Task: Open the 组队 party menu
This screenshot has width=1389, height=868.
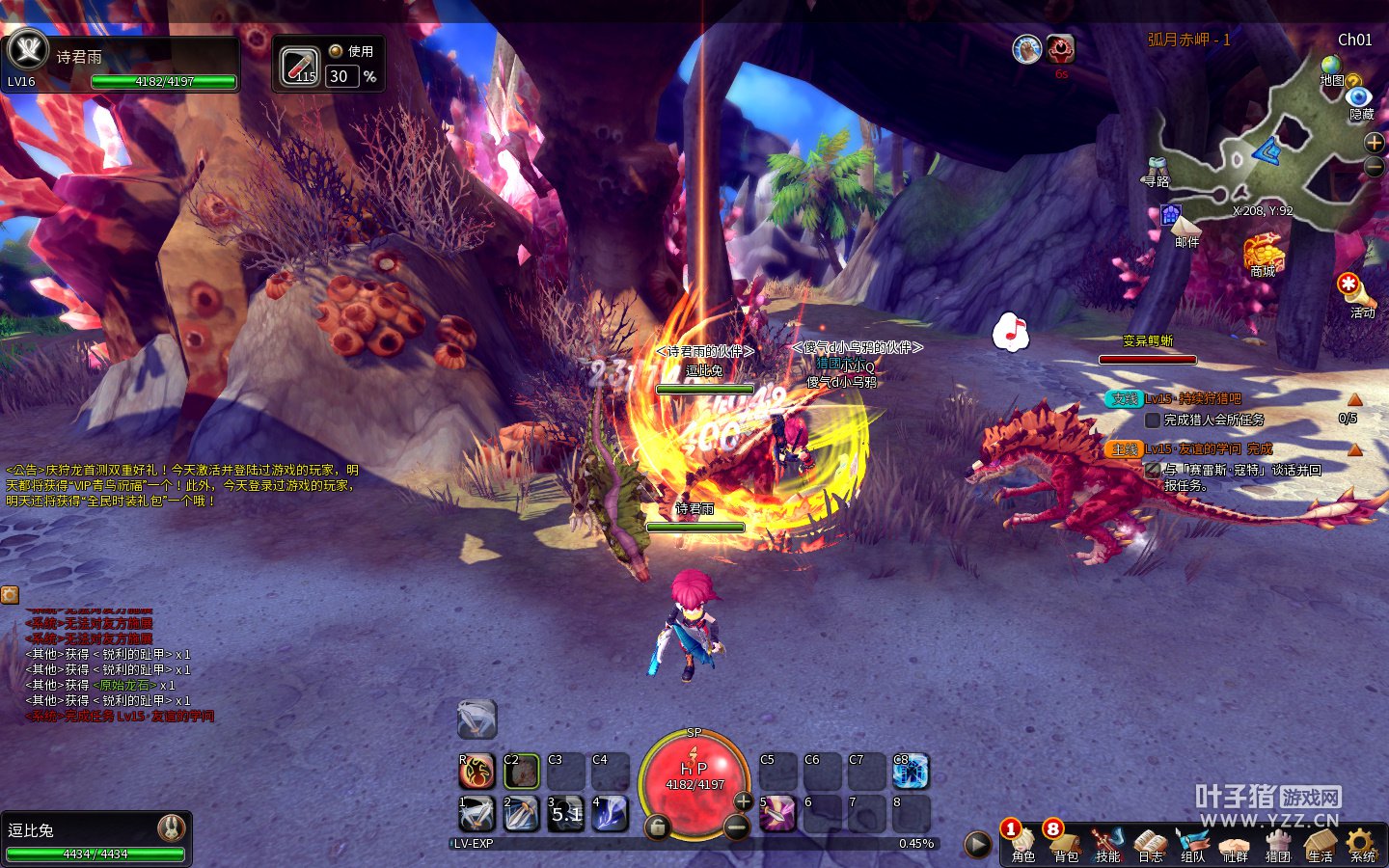Action: coord(1192,843)
